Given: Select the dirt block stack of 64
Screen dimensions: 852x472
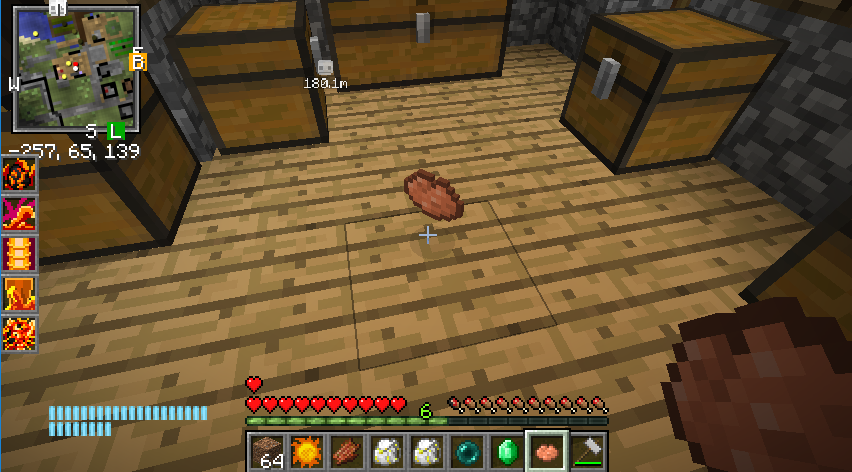Looking at the screenshot, I should pos(267,451).
